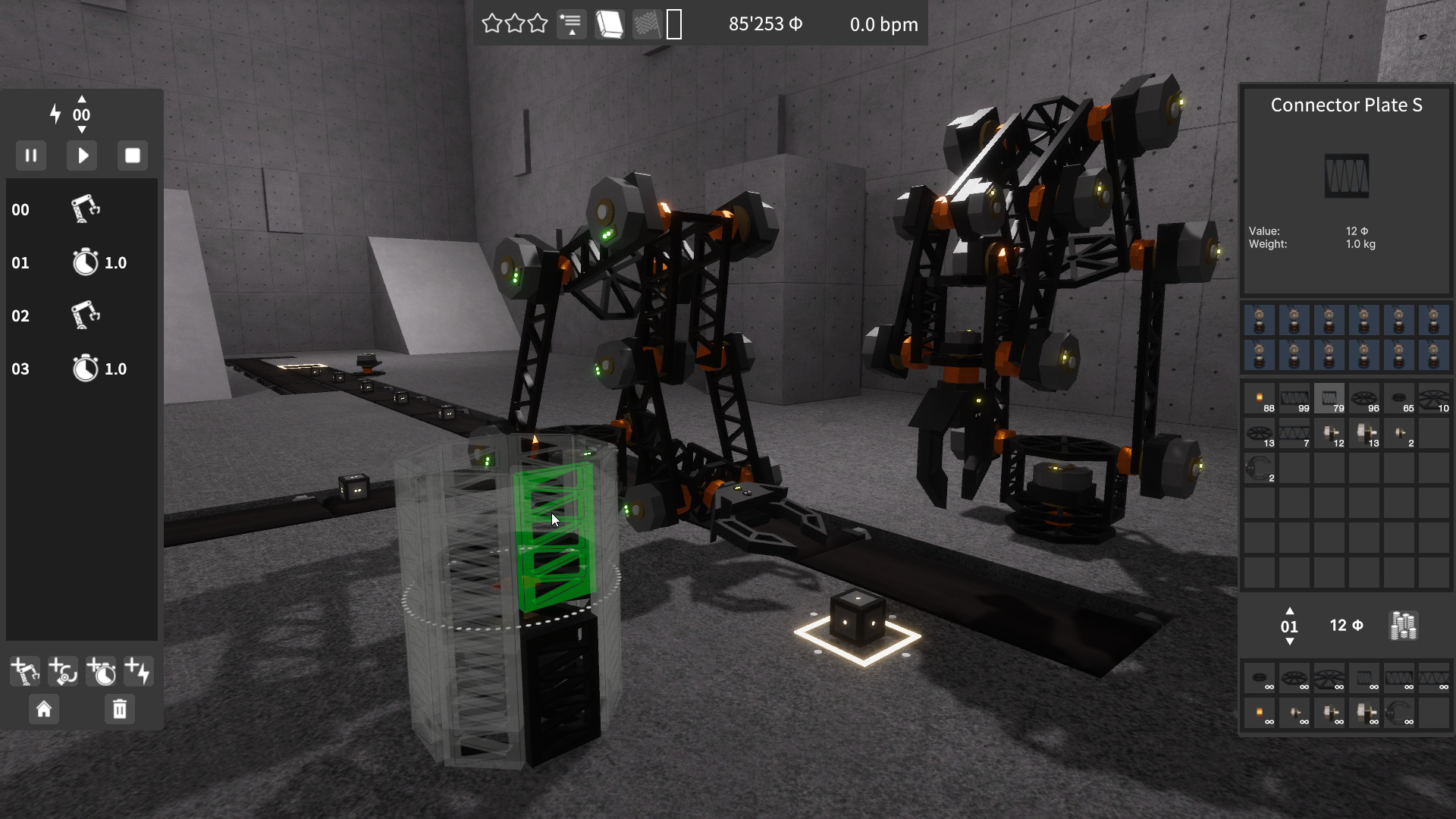Screen dimensions: 1456x819
Task: Delete the program with the trash button
Action: 118,710
